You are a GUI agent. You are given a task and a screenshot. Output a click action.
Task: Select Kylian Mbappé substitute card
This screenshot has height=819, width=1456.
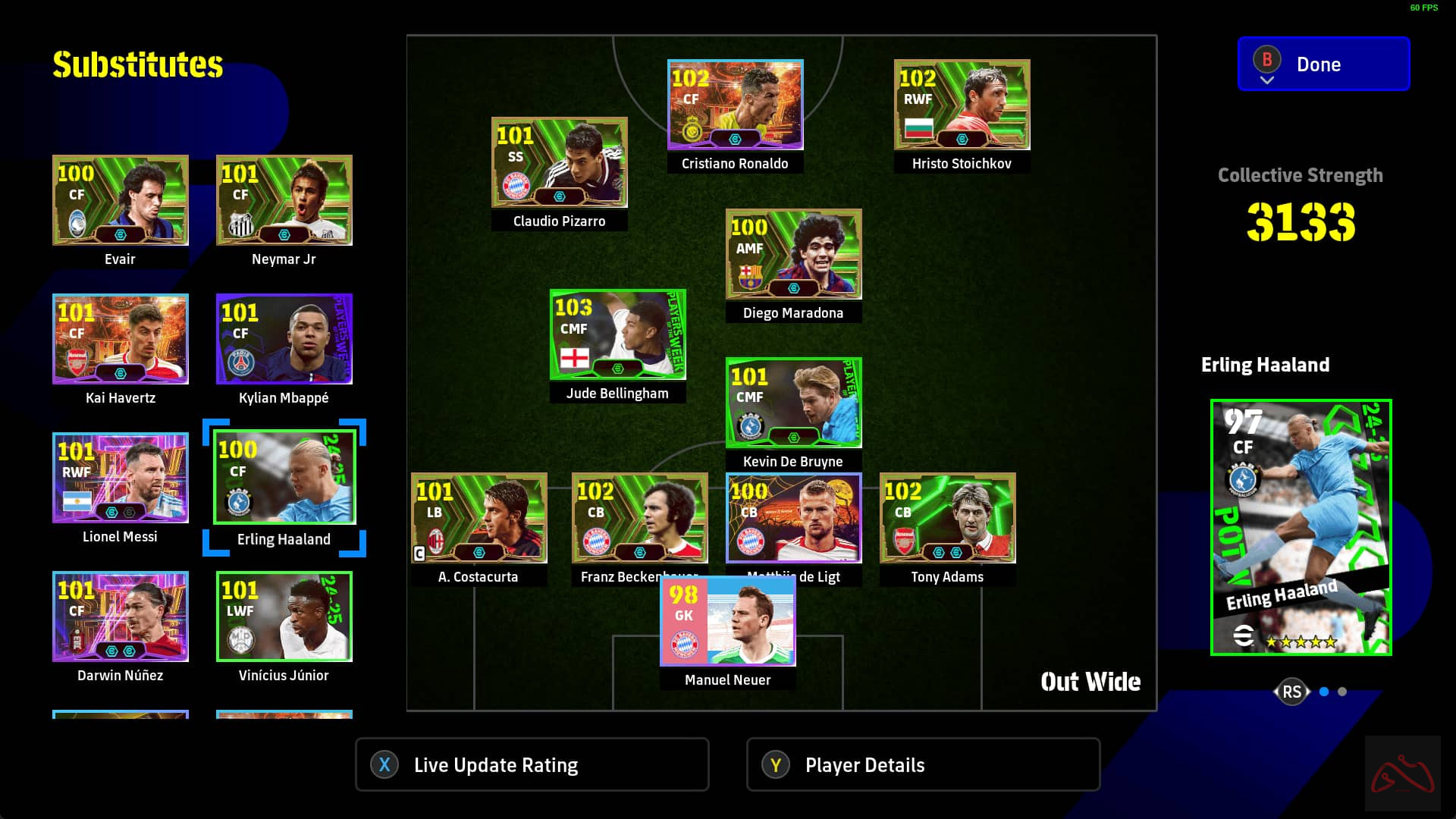(x=284, y=339)
